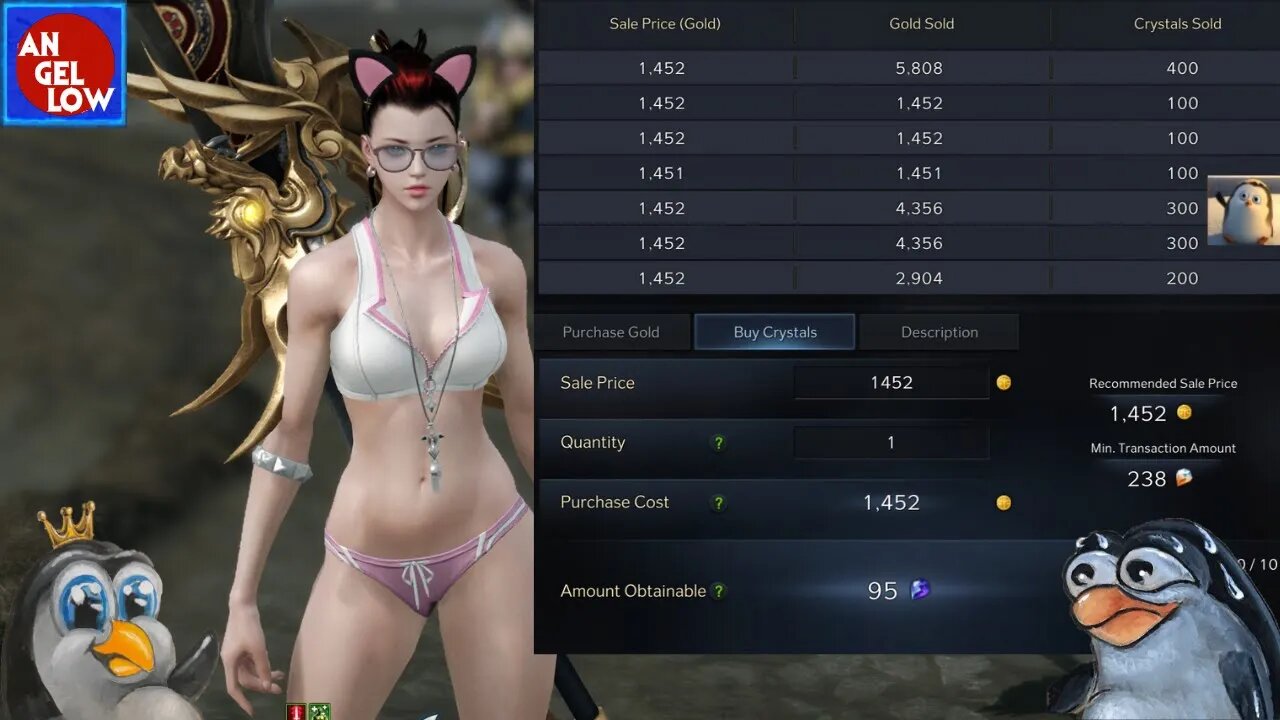This screenshot has width=1280, height=720.
Task: Select the Buy Crystals tab
Action: (775, 332)
